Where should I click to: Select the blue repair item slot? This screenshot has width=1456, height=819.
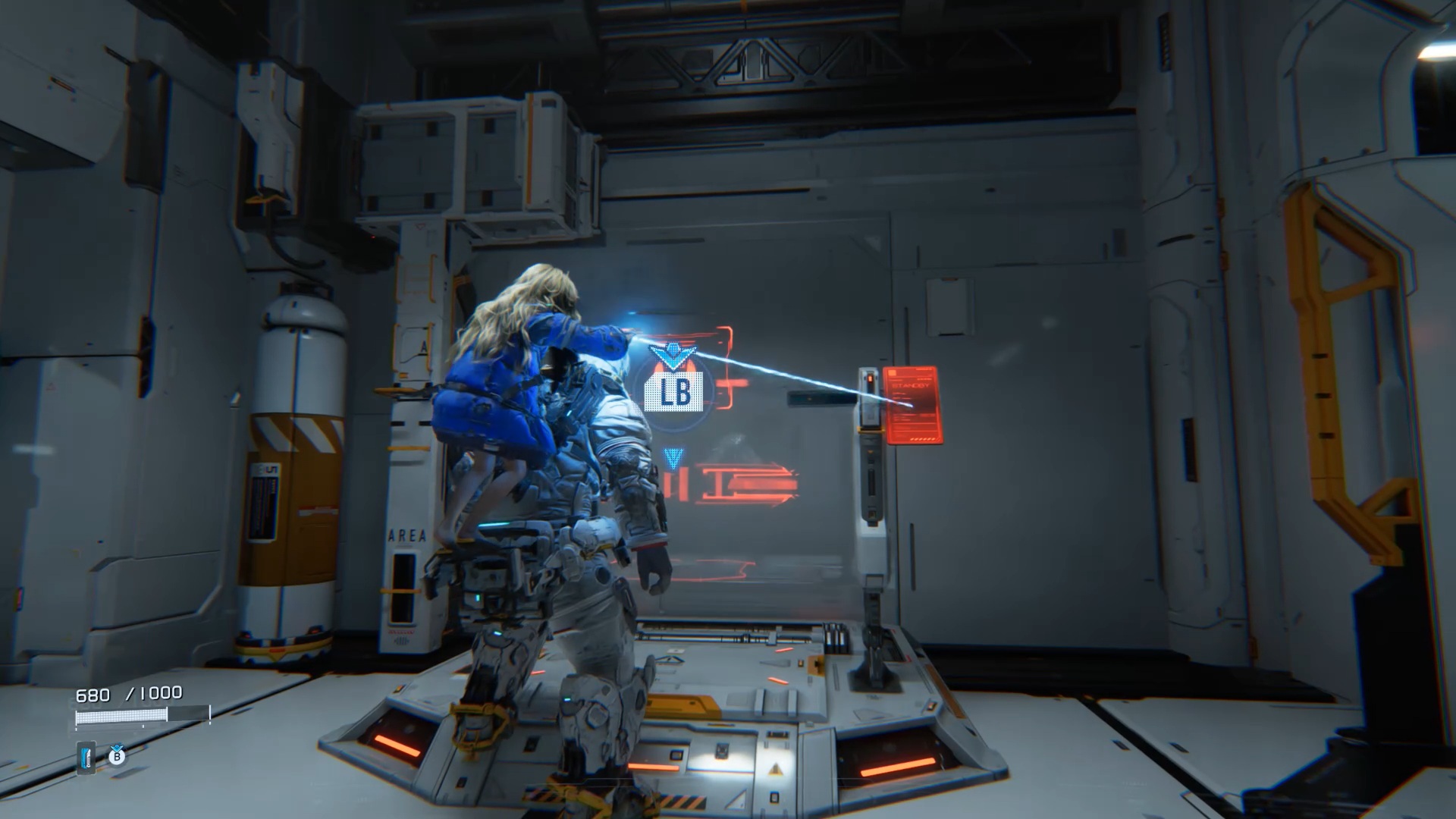click(x=86, y=757)
